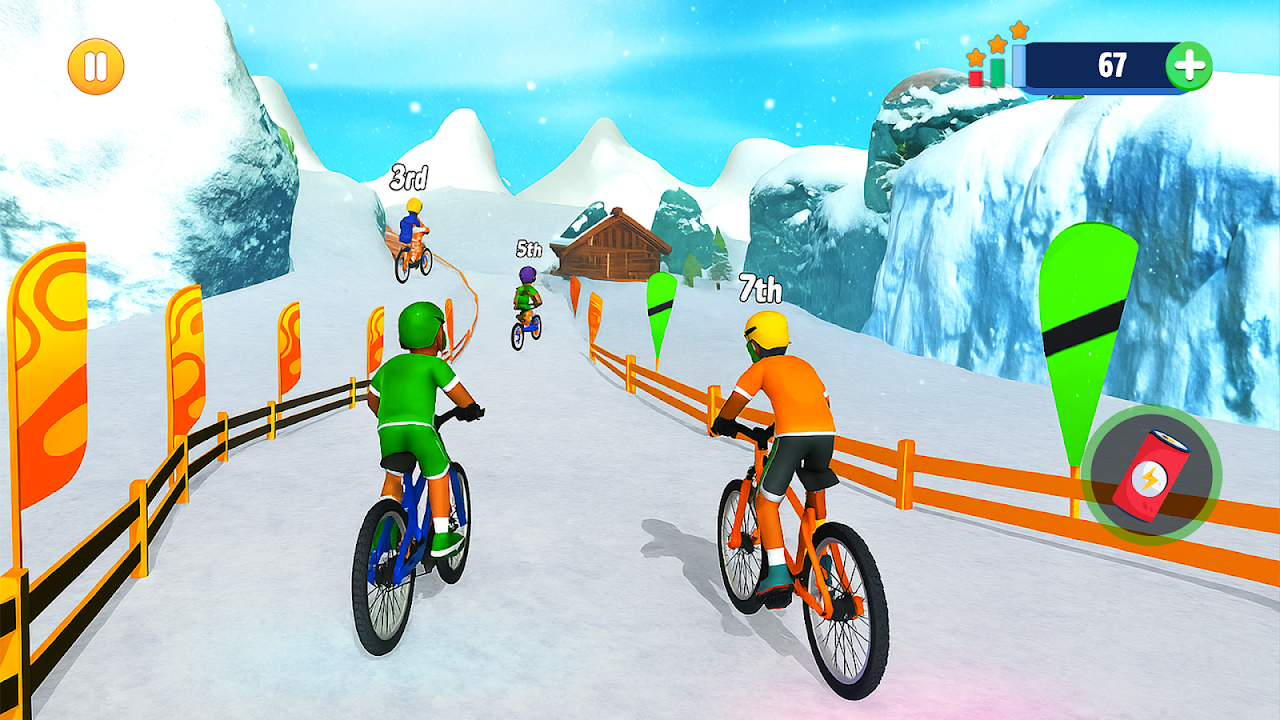Activate the energy drink boost
This screenshot has height=720, width=1280.
(1150, 476)
